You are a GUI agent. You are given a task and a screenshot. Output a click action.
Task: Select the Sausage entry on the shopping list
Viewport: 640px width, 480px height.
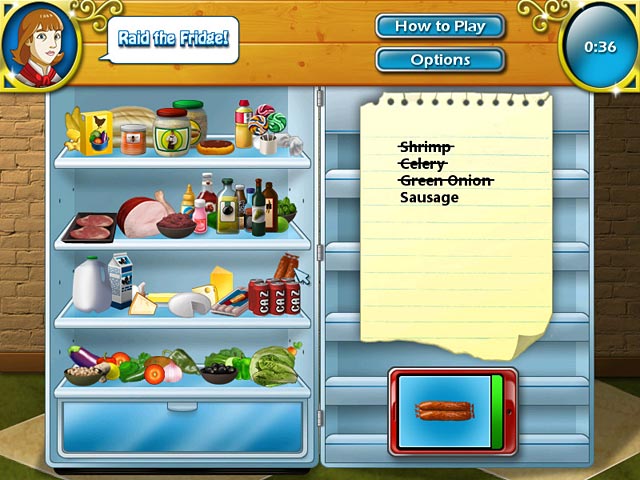[x=429, y=197]
